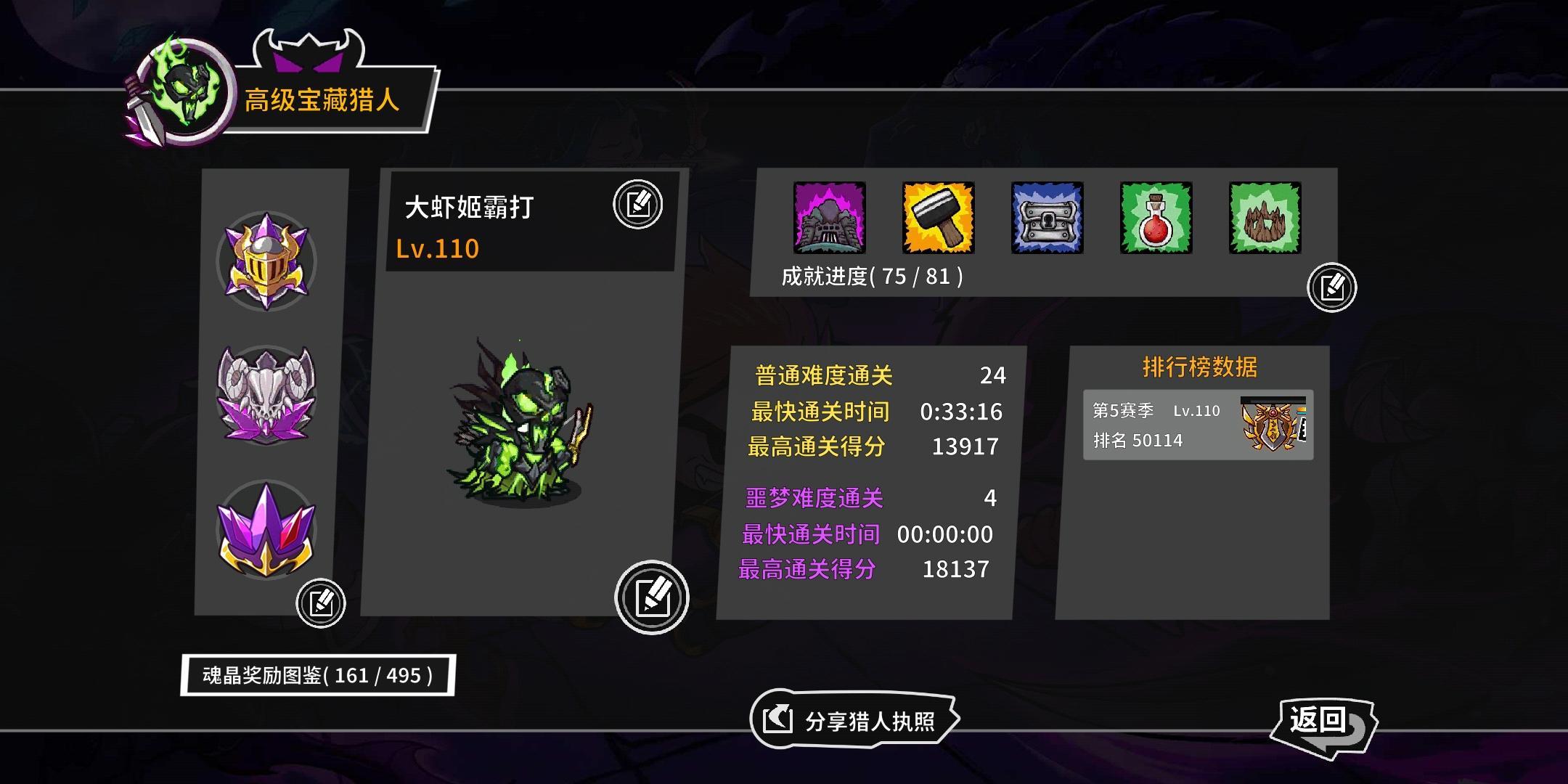Open the edit pencil beside hunter name 大虾姬霸打
This screenshot has width=1568, height=784.
[639, 203]
